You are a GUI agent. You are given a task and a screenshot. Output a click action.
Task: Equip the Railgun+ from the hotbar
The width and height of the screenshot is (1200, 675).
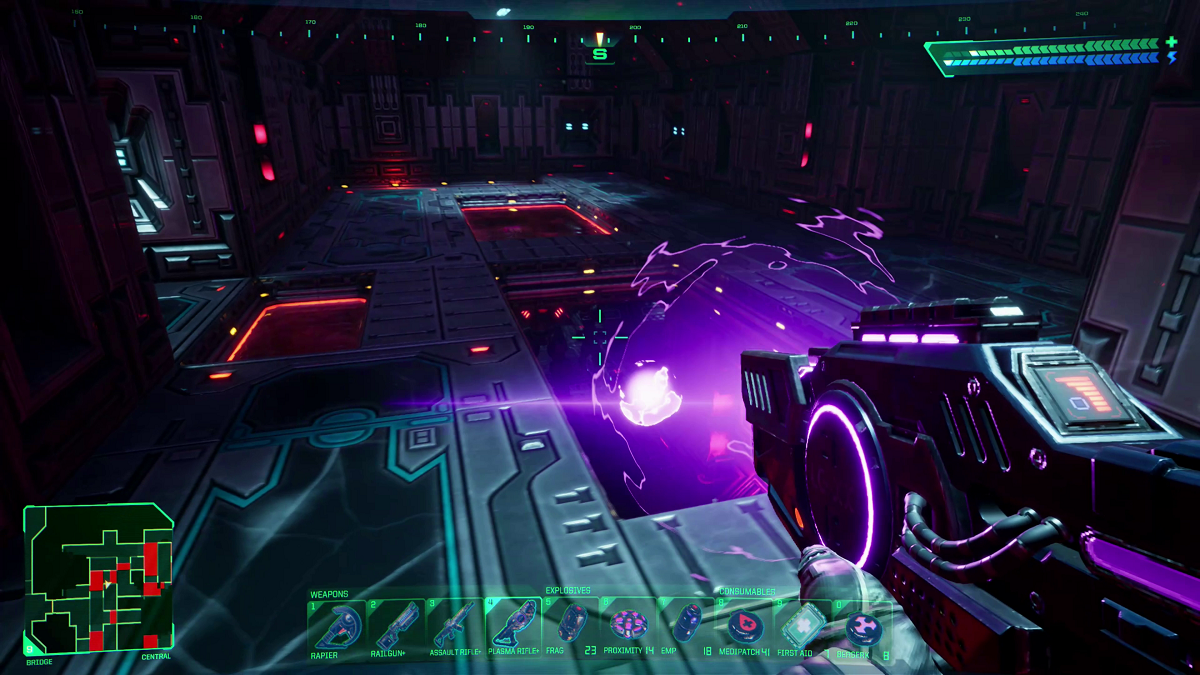point(396,626)
